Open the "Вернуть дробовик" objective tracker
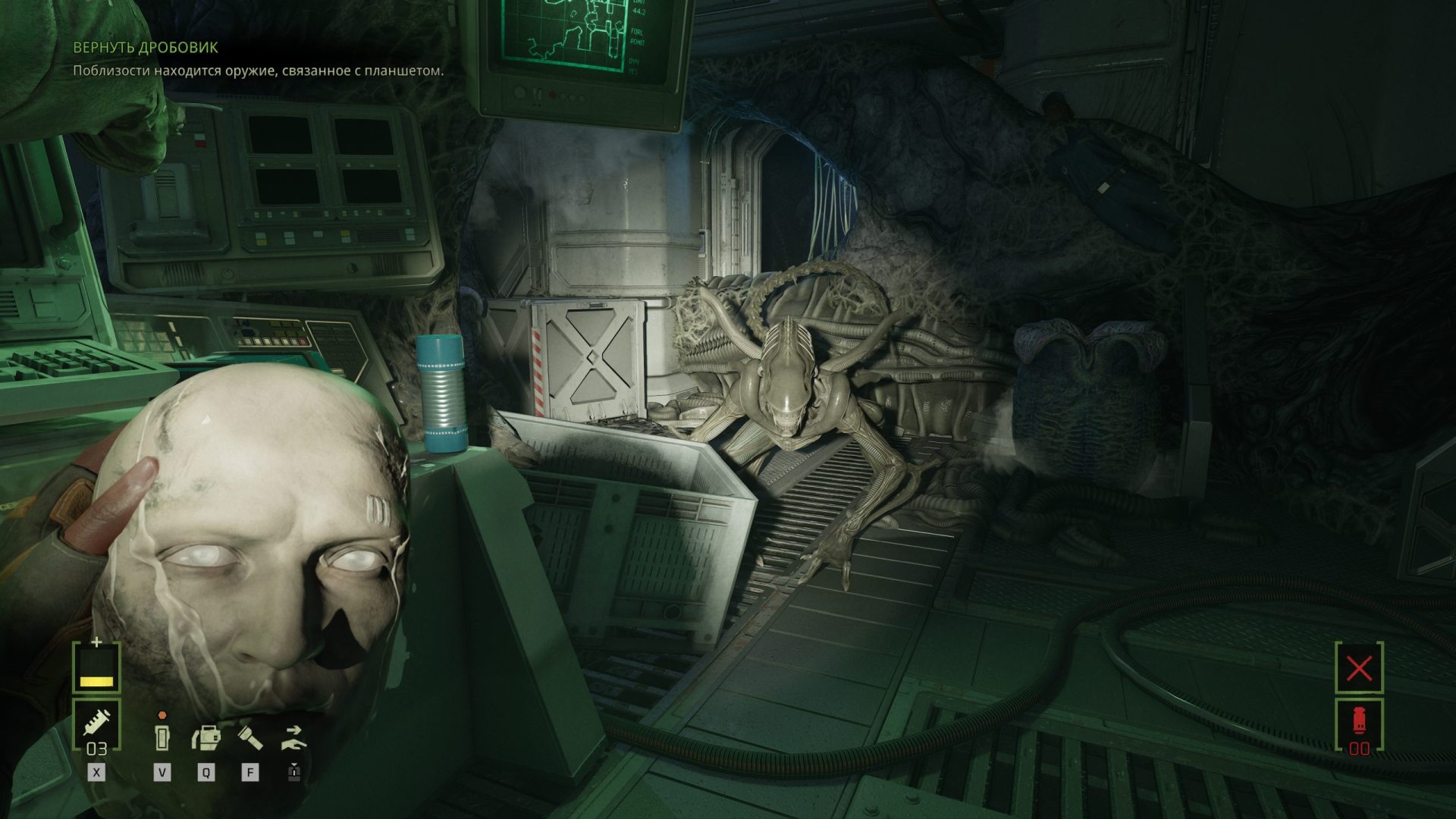This screenshot has height=819, width=1456. point(146,48)
